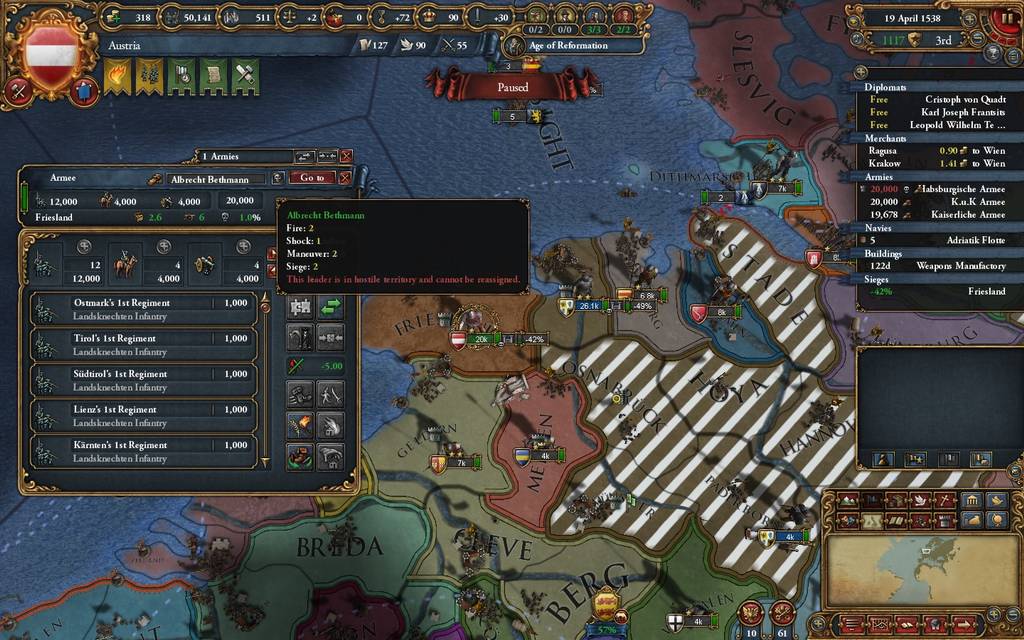Image resolution: width=1024 pixels, height=640 pixels.
Task: Click the Age of Reformation banner
Action: point(568,46)
